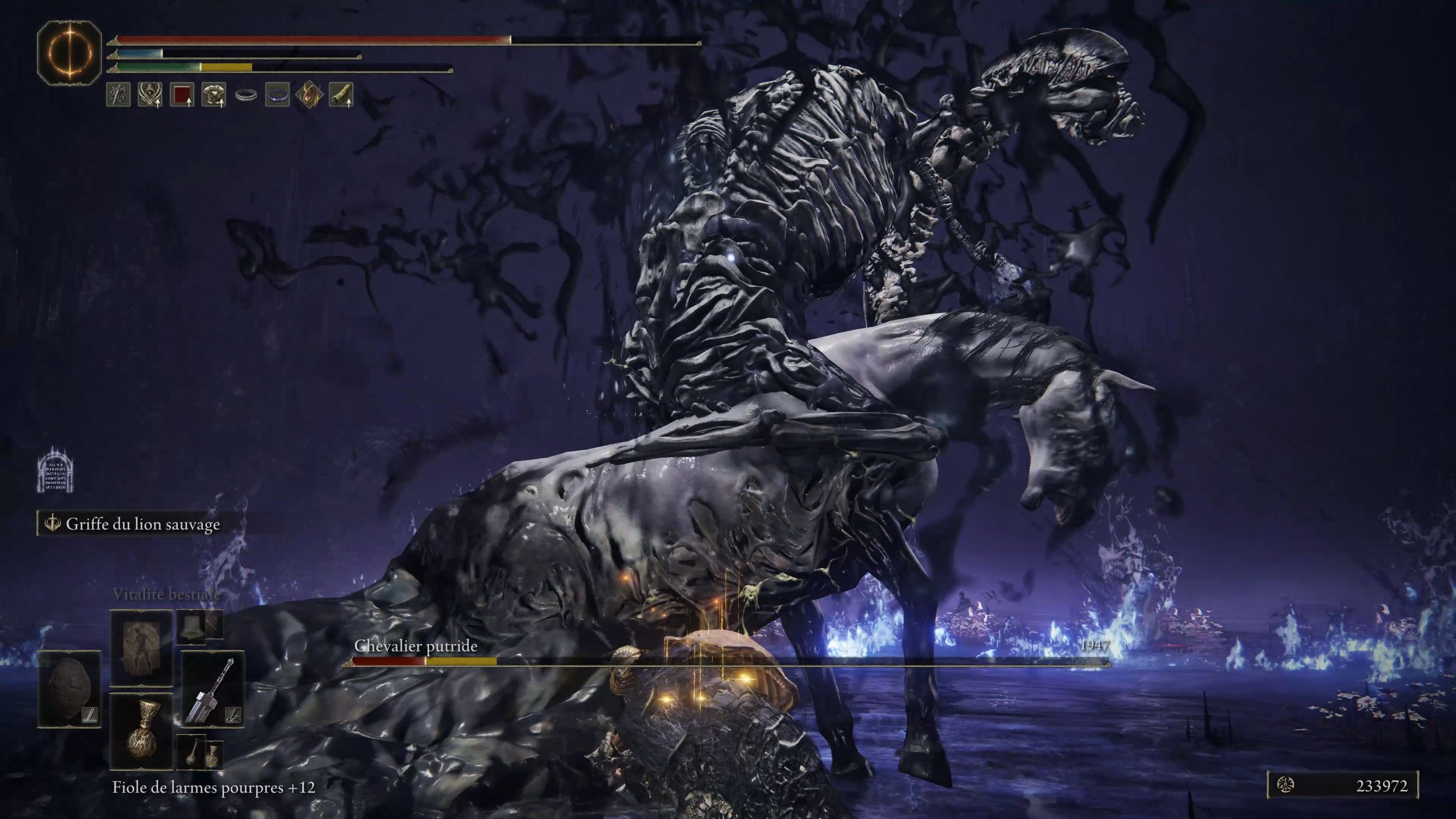Click the hooded figure buff icon
Screen dimensions: 1456x819
pos(151,94)
